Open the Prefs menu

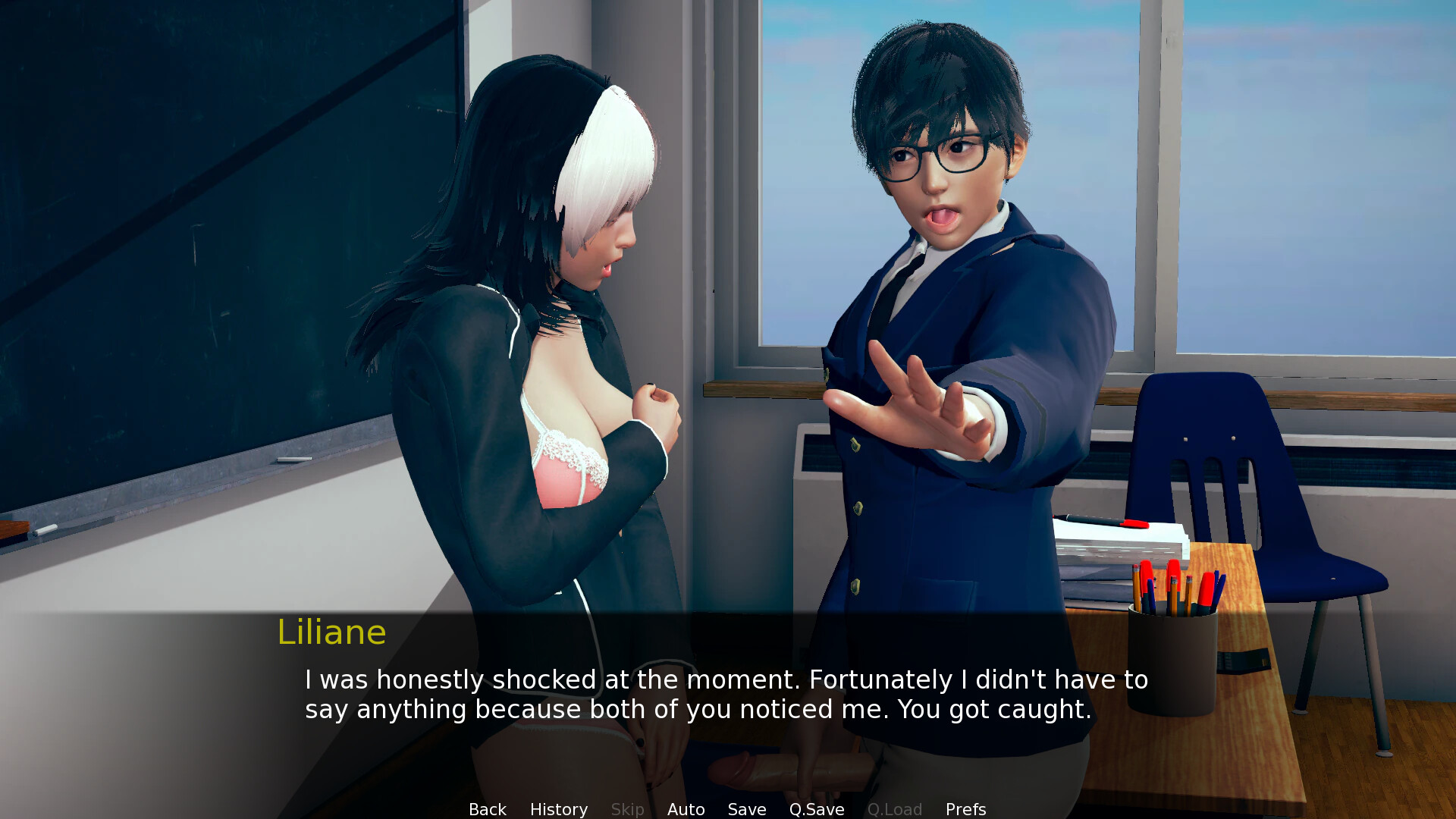click(965, 809)
